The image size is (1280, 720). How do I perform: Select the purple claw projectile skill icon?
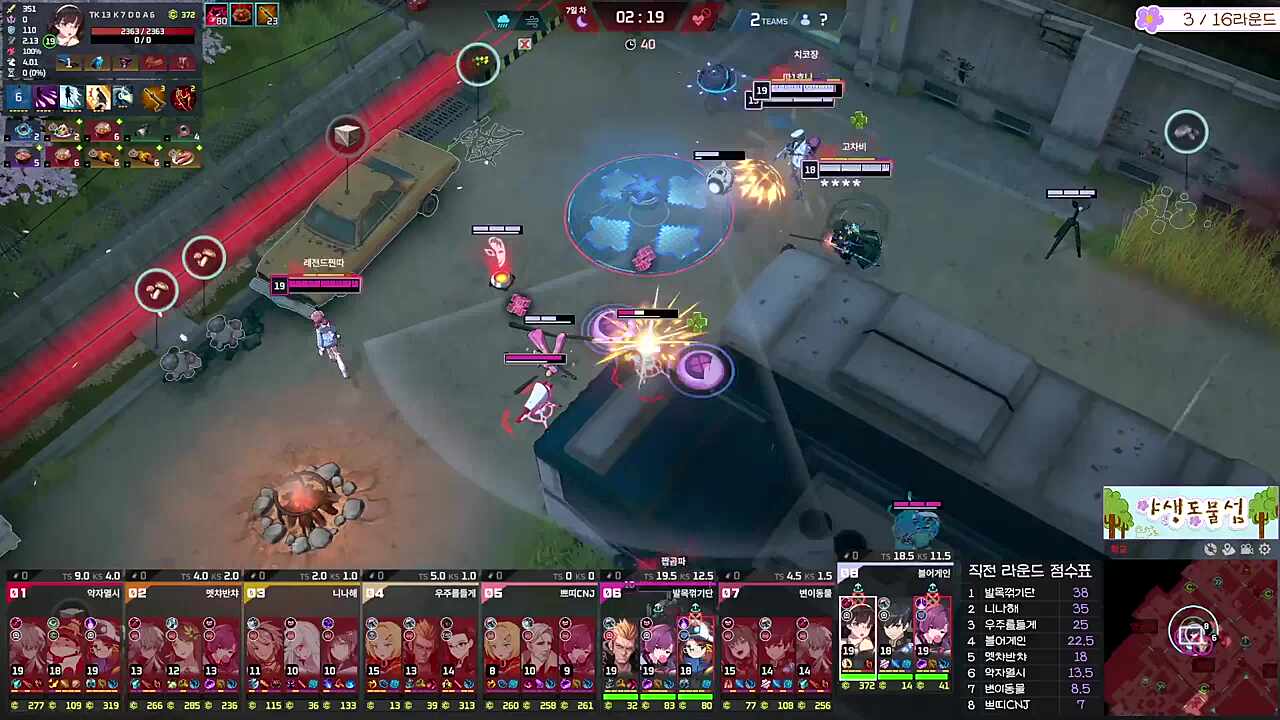46,98
